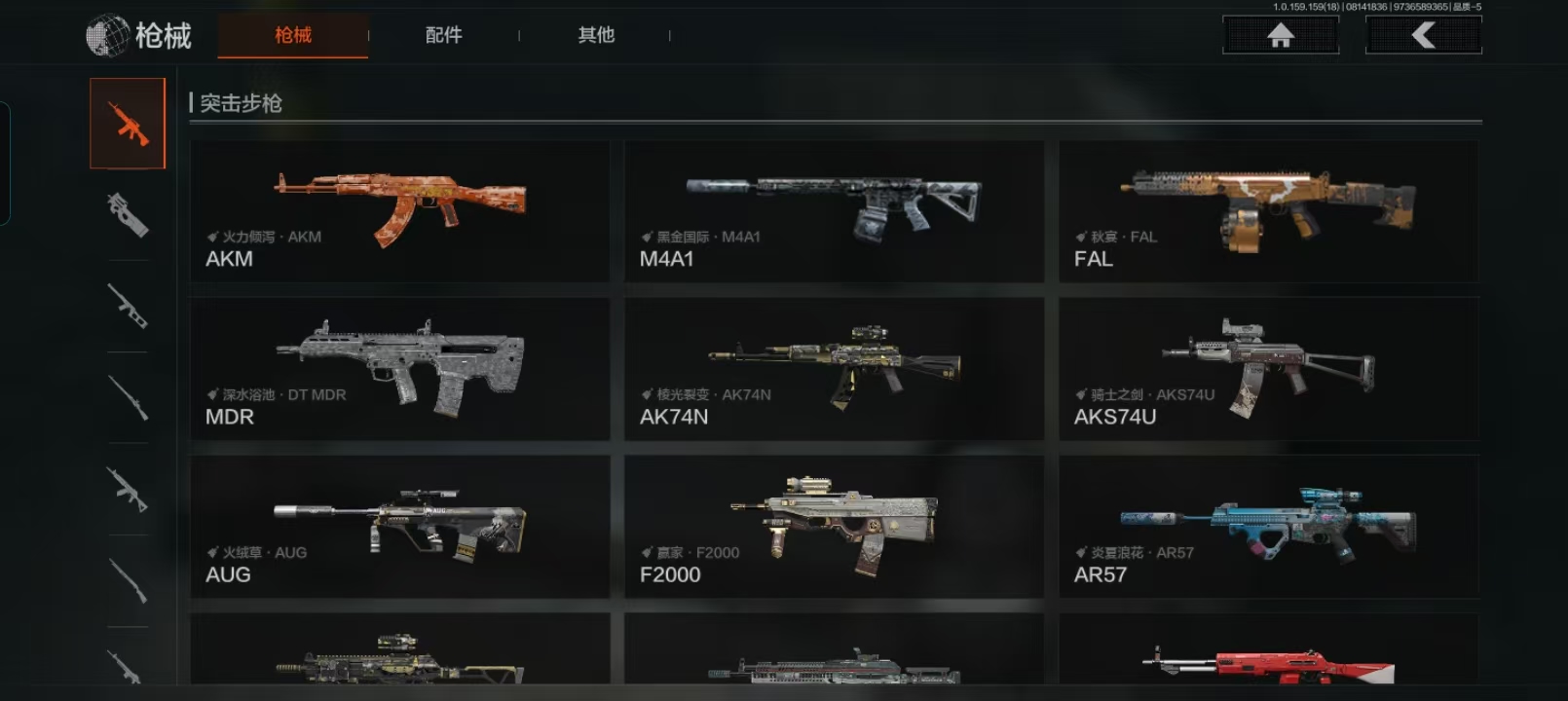Select the 其他 tab
This screenshot has height=701, width=1568.
(596, 36)
